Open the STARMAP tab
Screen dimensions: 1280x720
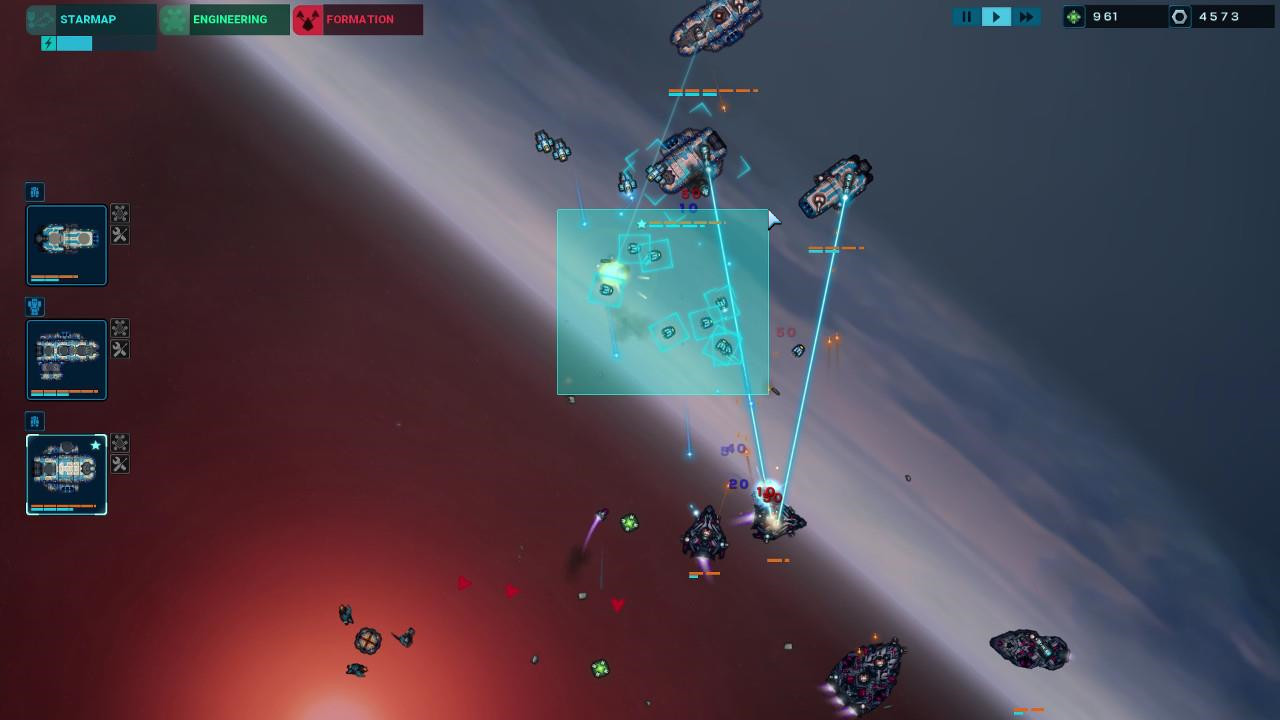88,19
